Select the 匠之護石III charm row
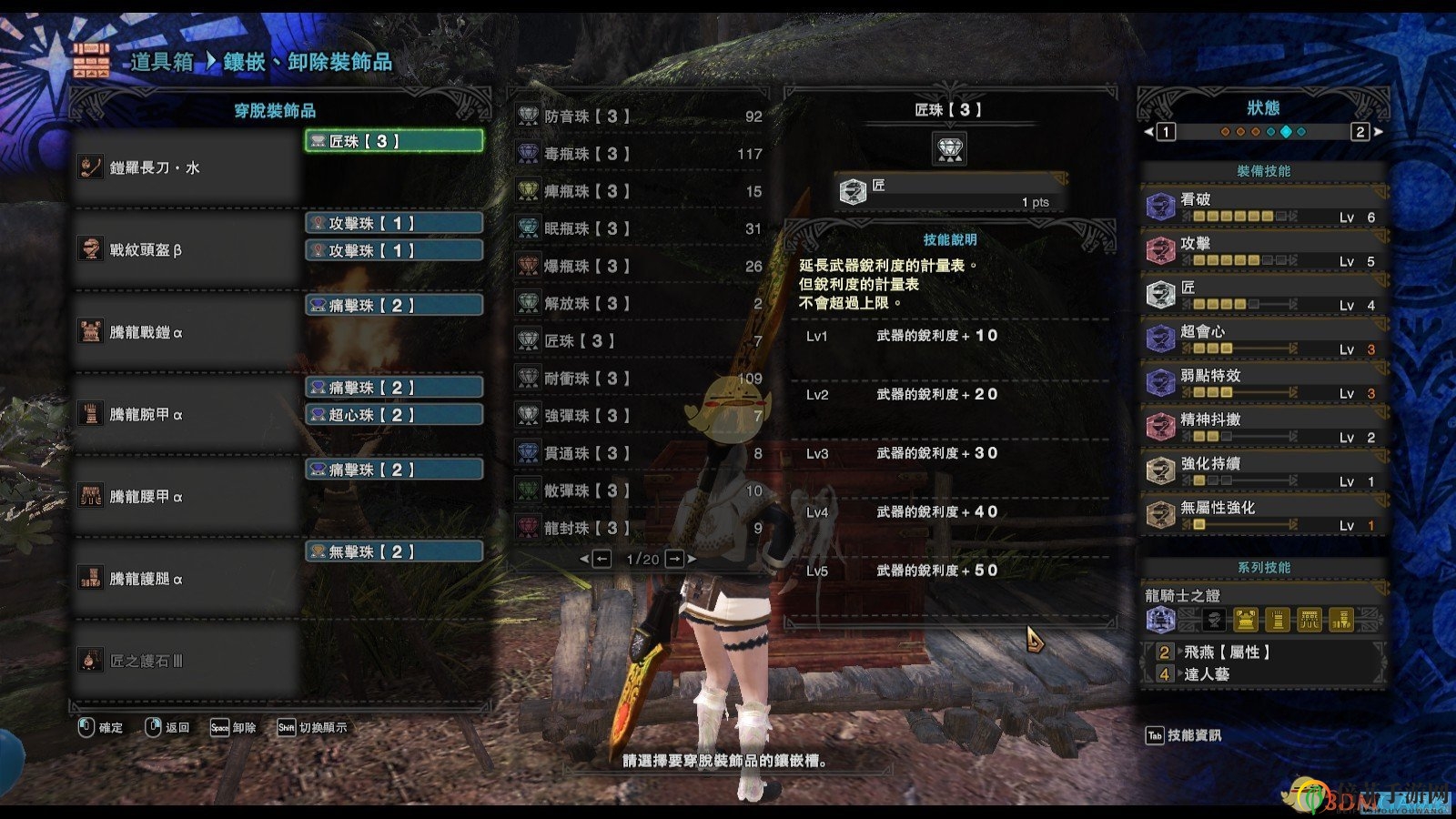Screen dimensions: 1456x819 coord(187,661)
